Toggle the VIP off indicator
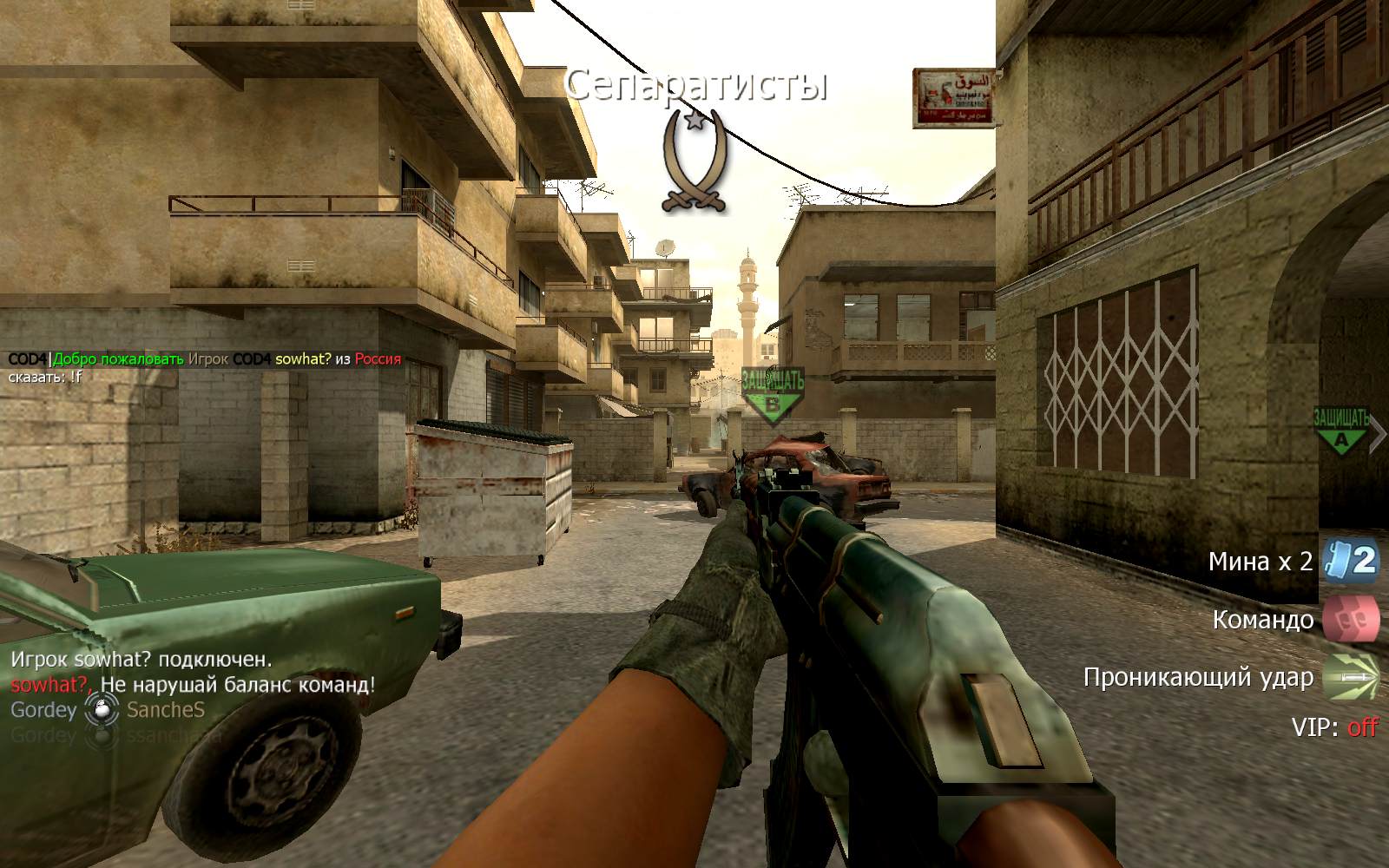 point(1361,727)
